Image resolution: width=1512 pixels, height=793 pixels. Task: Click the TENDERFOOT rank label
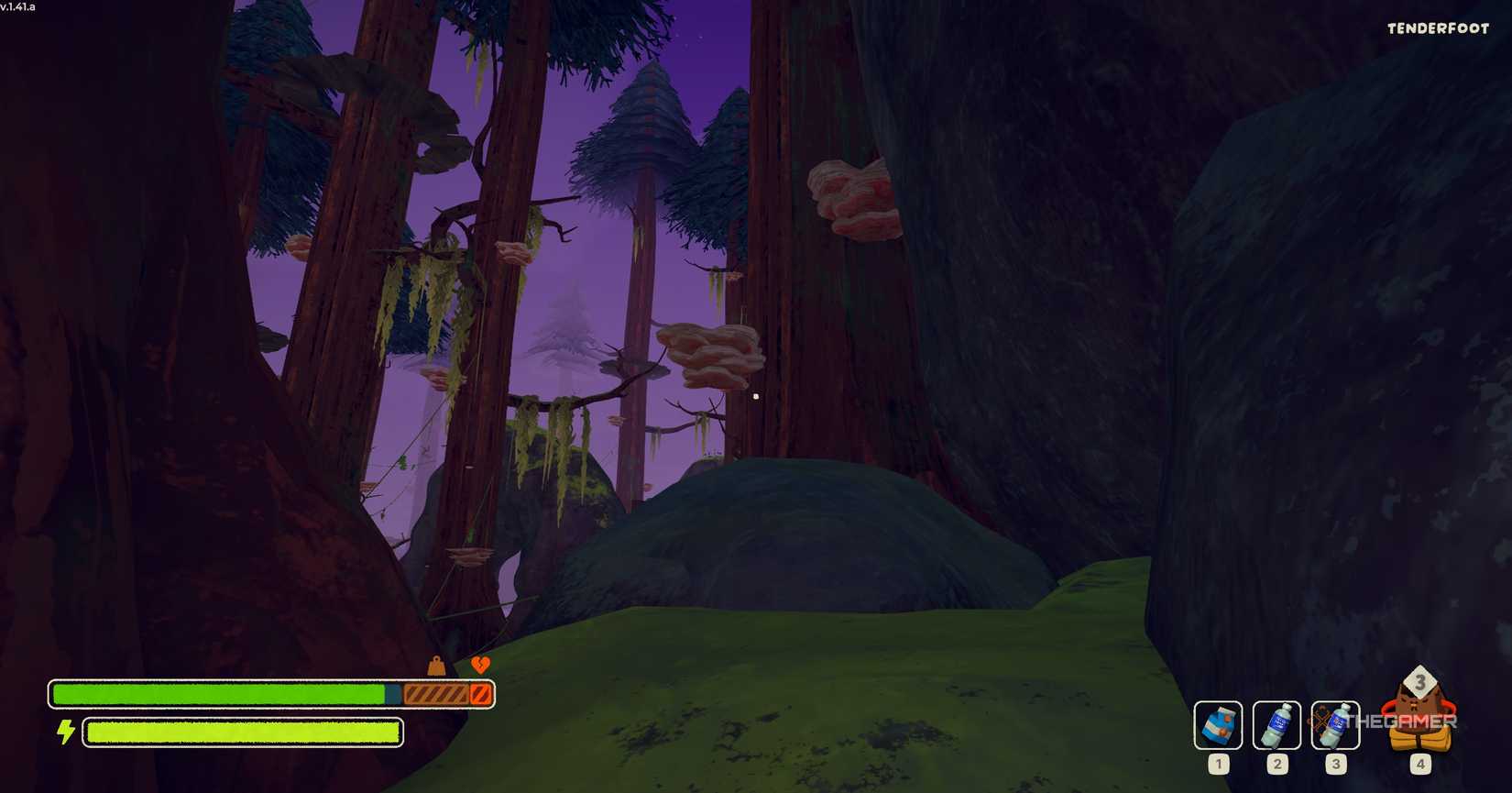point(1436,28)
